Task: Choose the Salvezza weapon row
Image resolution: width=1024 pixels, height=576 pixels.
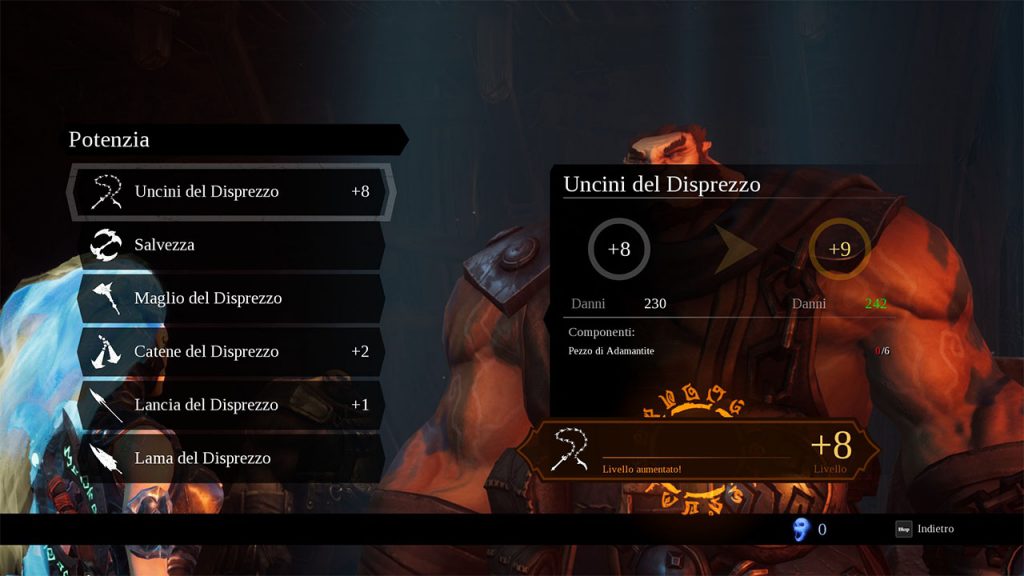Action: [x=230, y=245]
